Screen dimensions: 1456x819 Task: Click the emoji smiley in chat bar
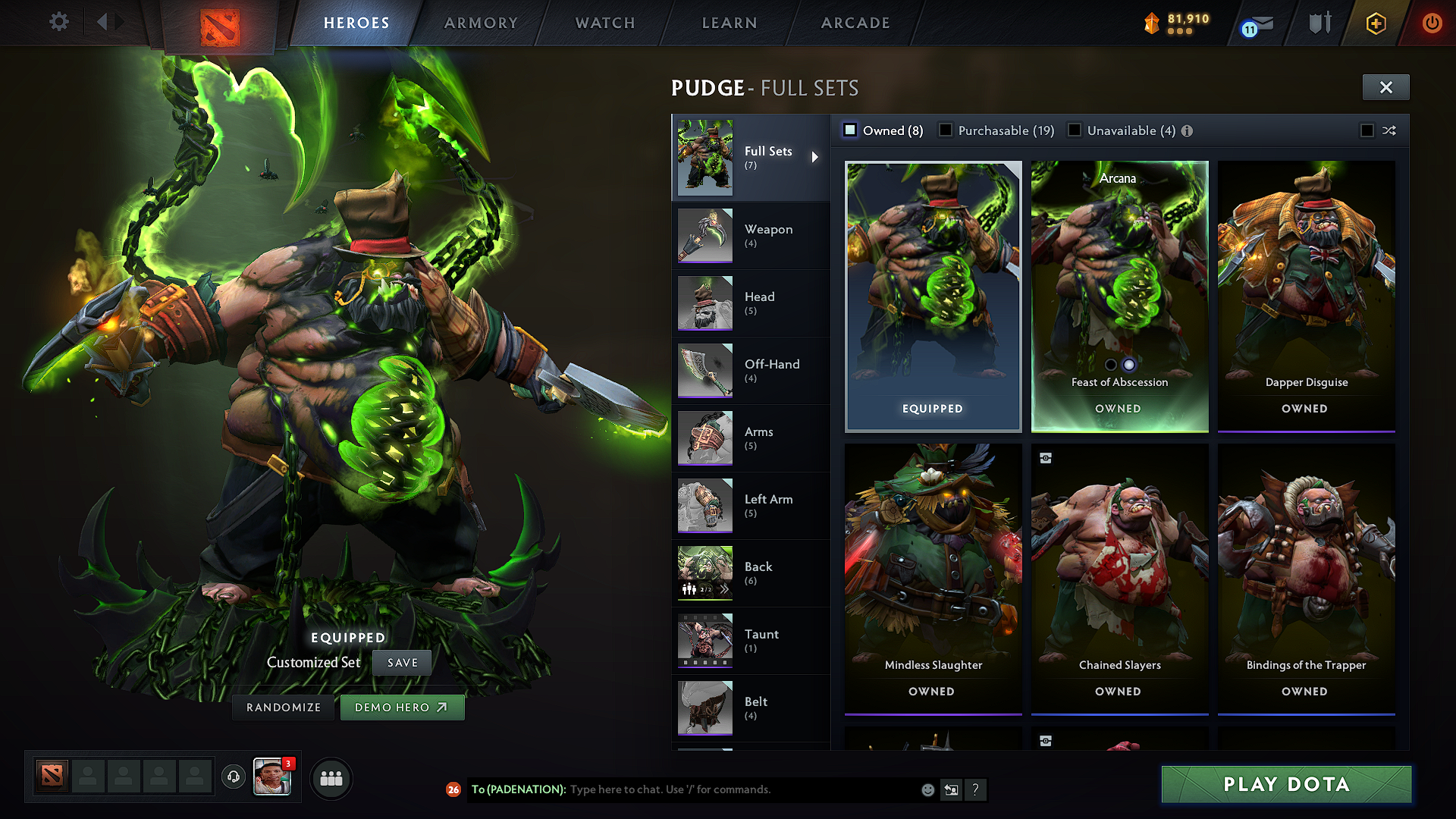point(927,789)
